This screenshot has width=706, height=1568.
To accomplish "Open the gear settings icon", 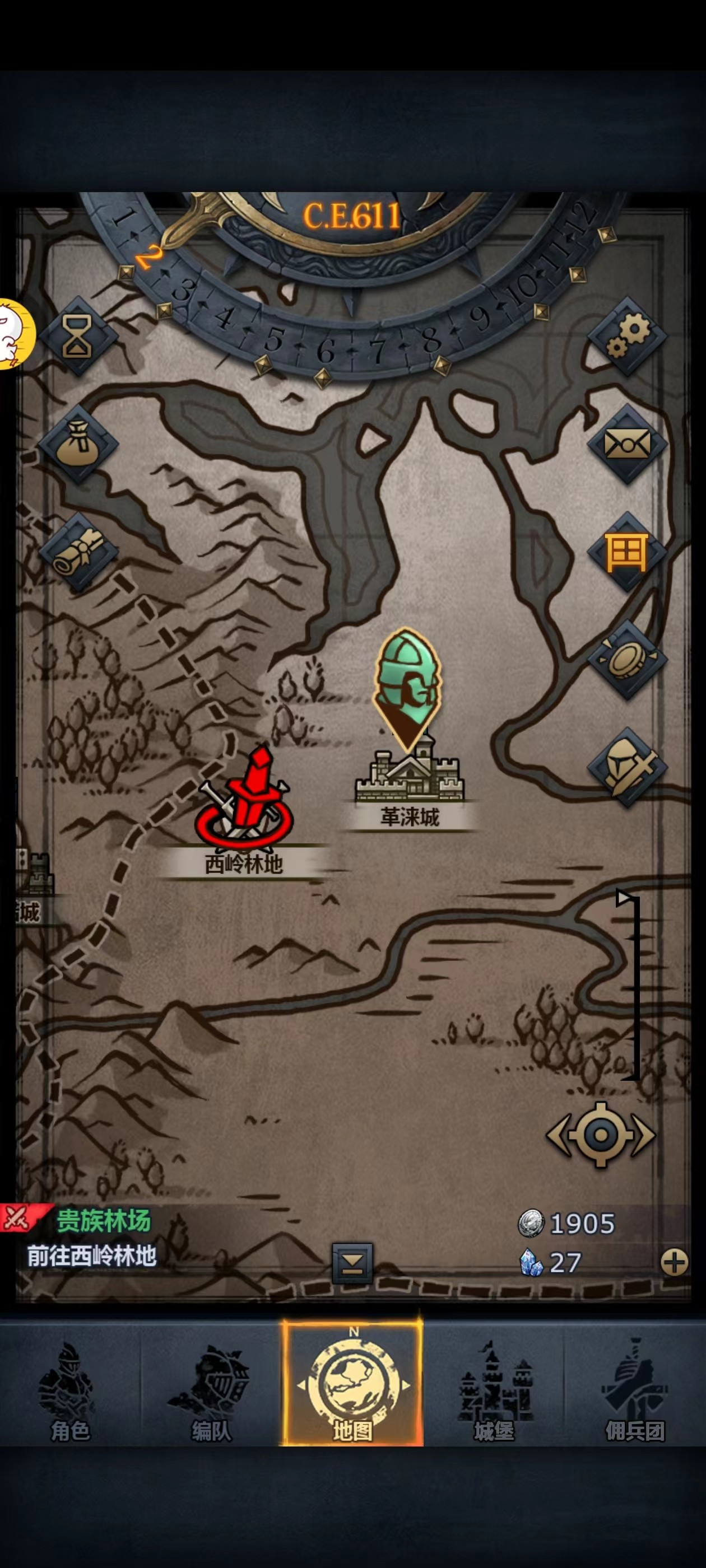I will click(x=628, y=336).
